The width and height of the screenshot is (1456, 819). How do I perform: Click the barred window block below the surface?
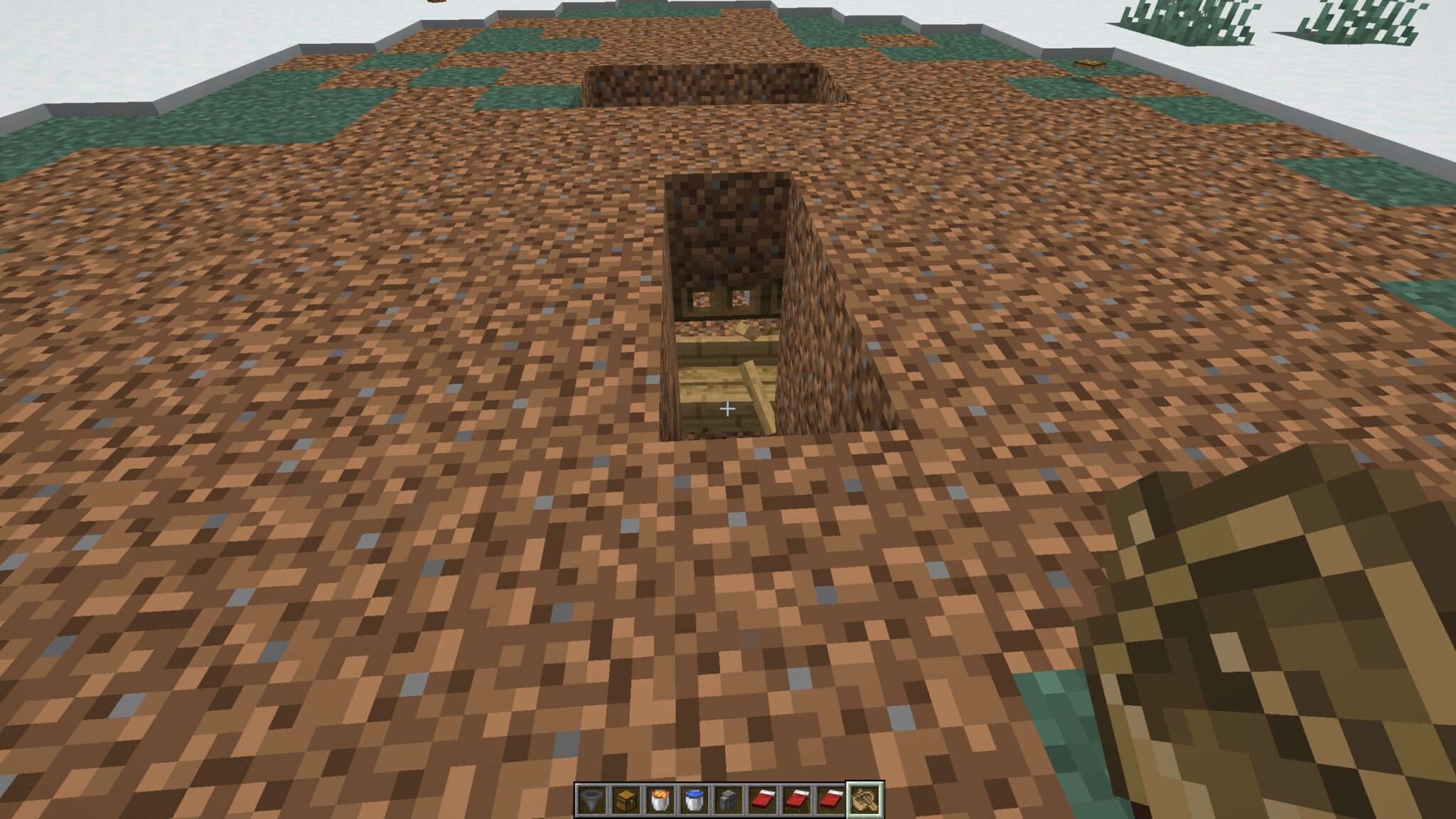[x=719, y=300]
